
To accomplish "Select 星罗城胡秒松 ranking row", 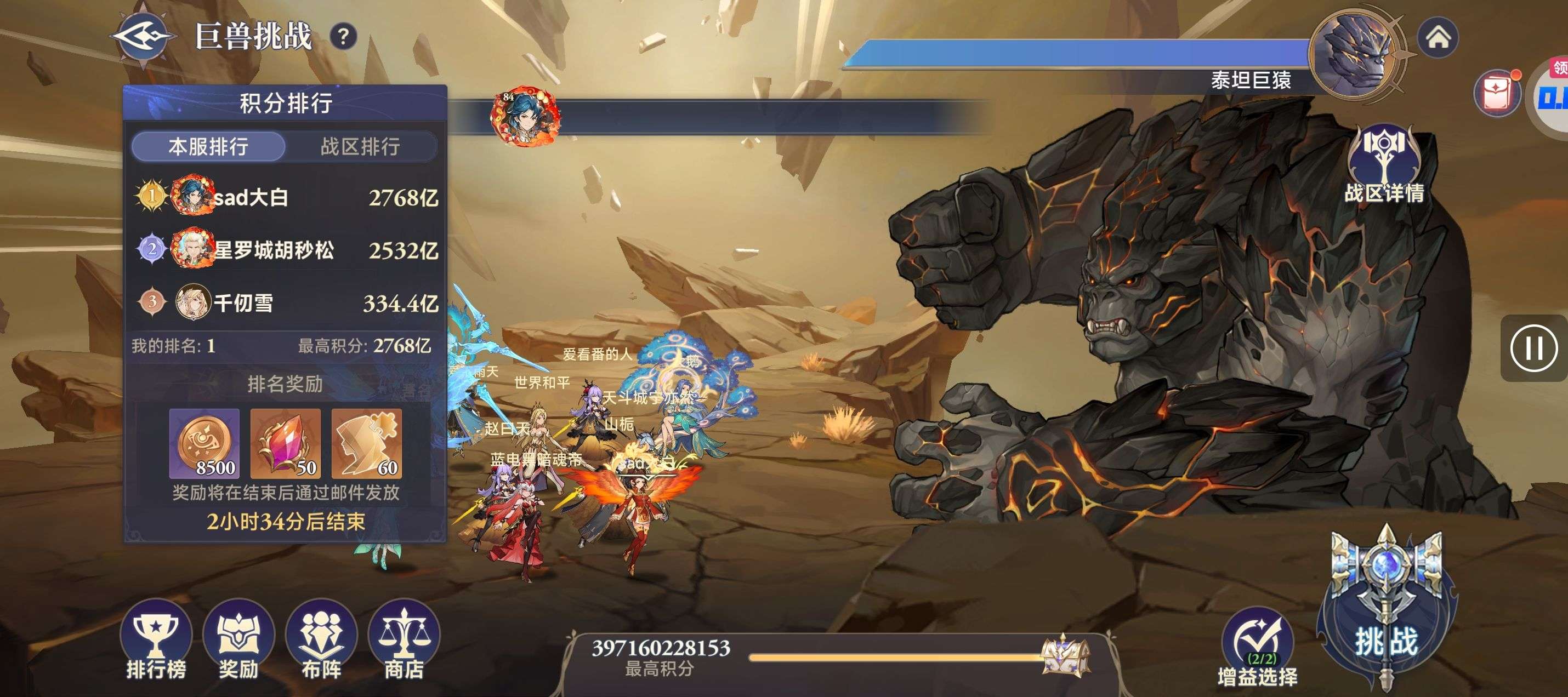I will point(285,249).
